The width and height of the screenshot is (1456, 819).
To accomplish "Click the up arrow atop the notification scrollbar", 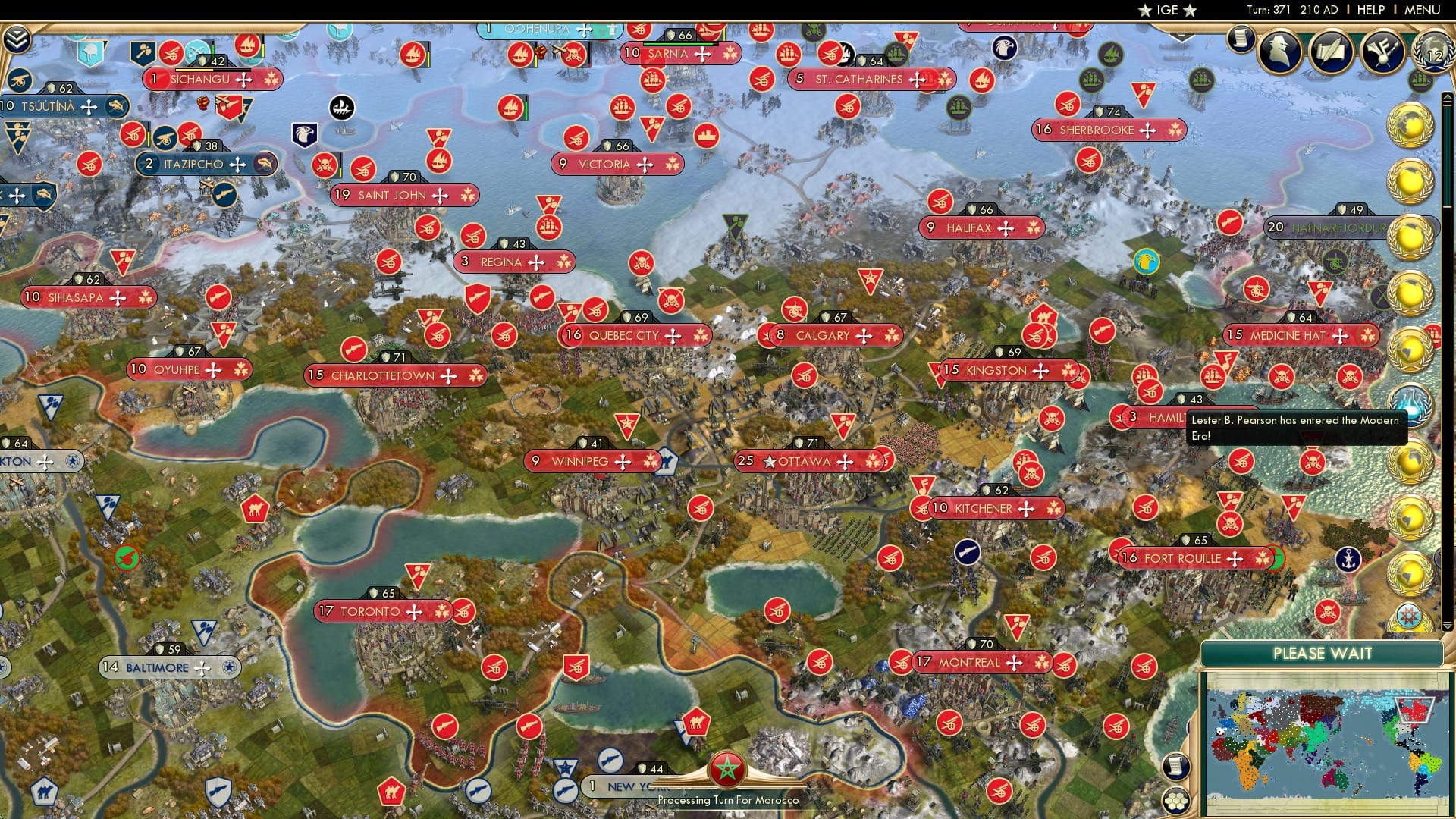I will (1447, 98).
